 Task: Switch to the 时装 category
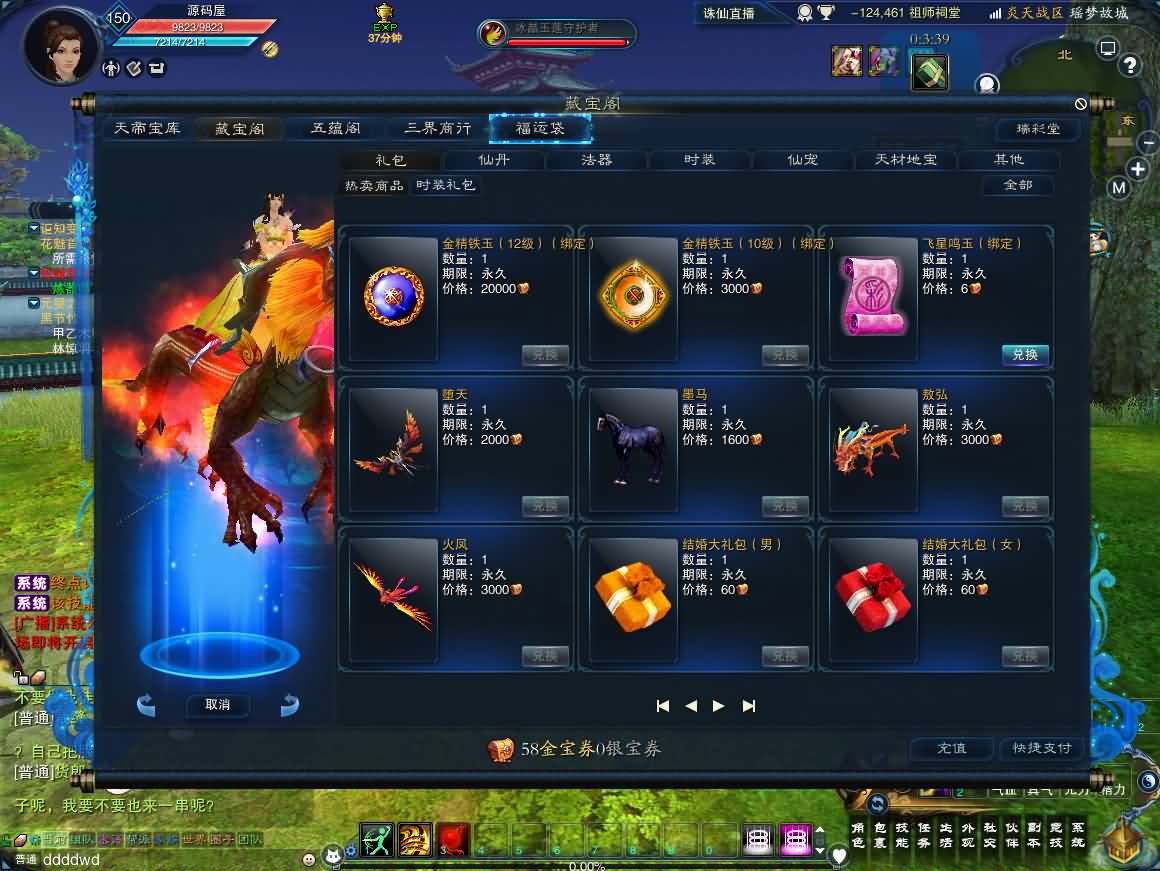[700, 160]
